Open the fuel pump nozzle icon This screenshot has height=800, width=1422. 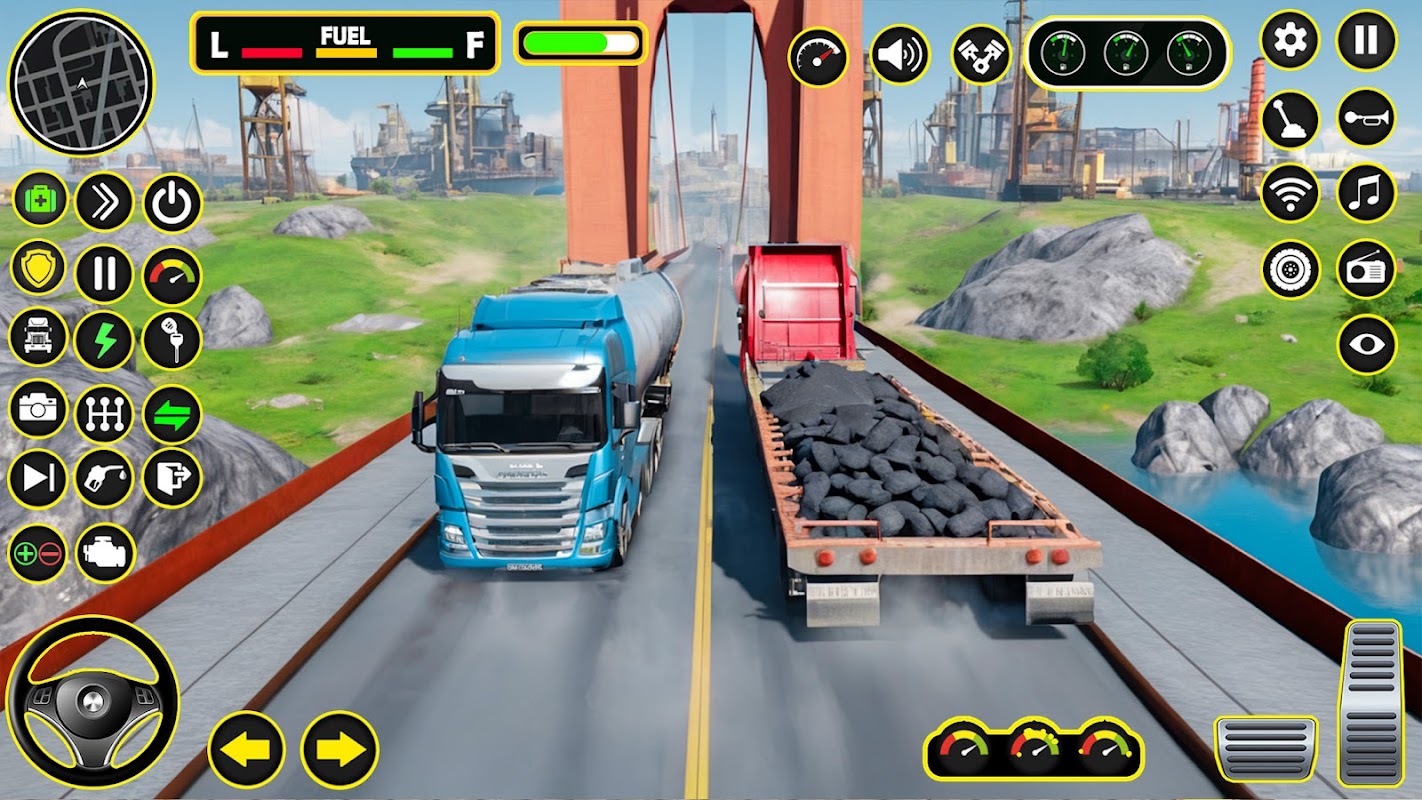pos(105,479)
